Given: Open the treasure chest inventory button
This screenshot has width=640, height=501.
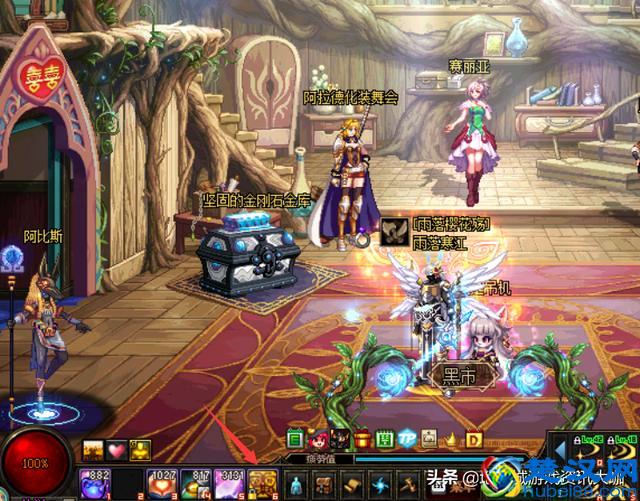Looking at the screenshot, I should click(326, 482).
